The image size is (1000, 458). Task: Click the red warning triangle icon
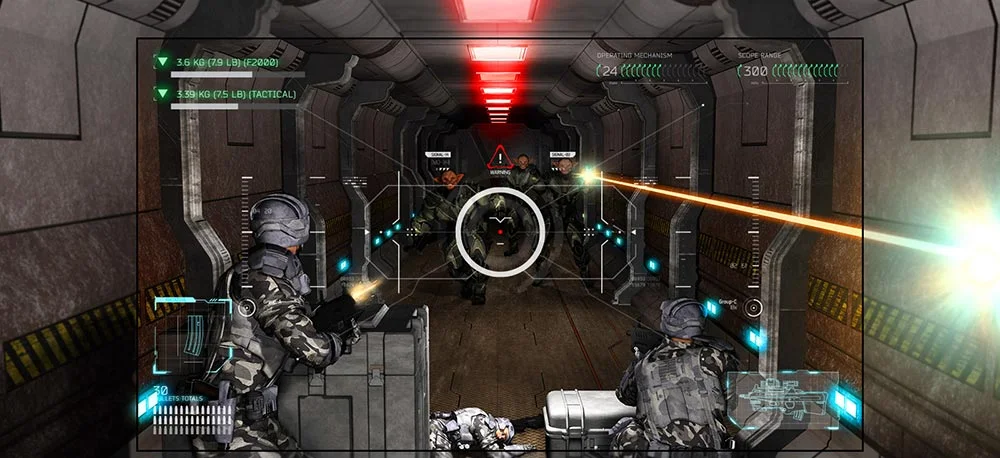pyautogui.click(x=498, y=158)
